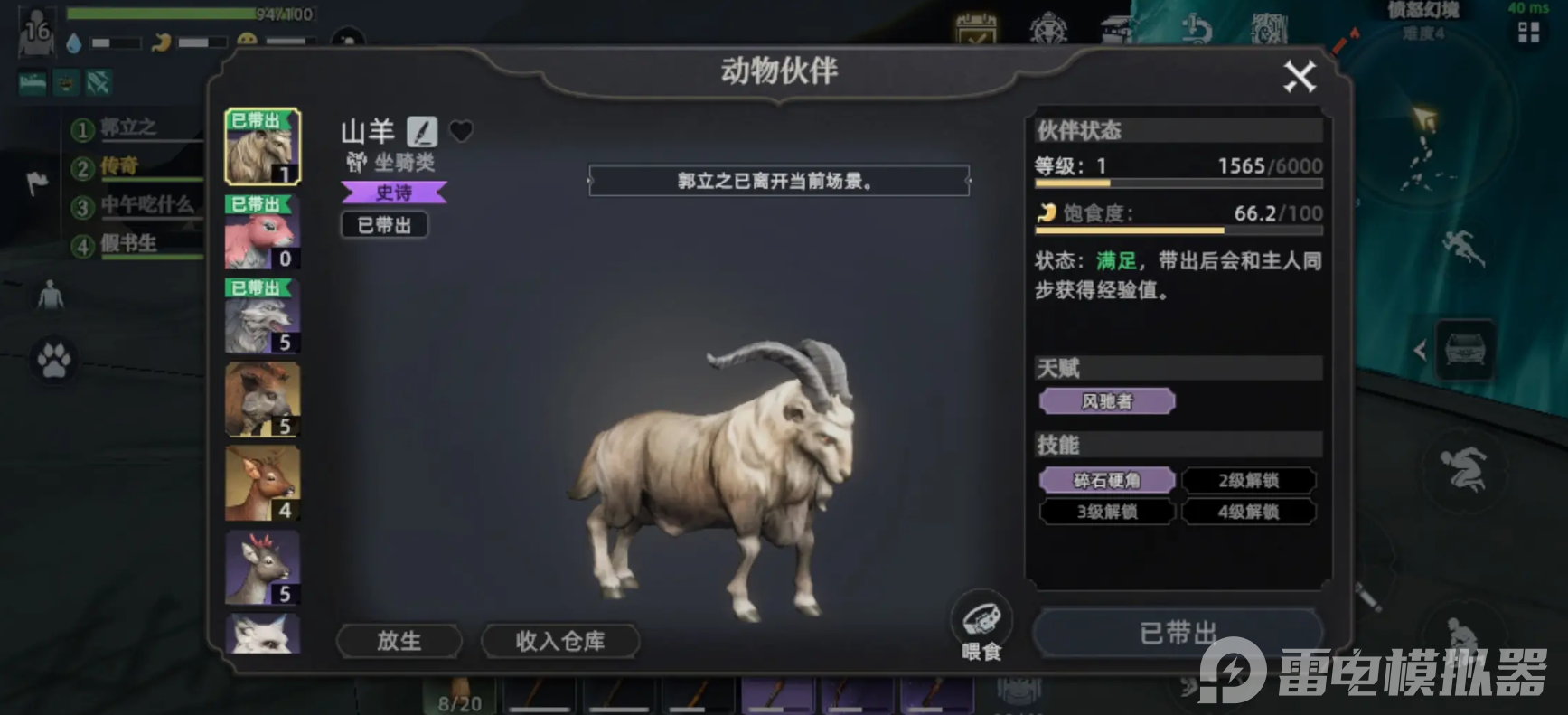Toggle the 已带出 status button at bottom right
Screen dimensions: 1568x715
[1177, 631]
